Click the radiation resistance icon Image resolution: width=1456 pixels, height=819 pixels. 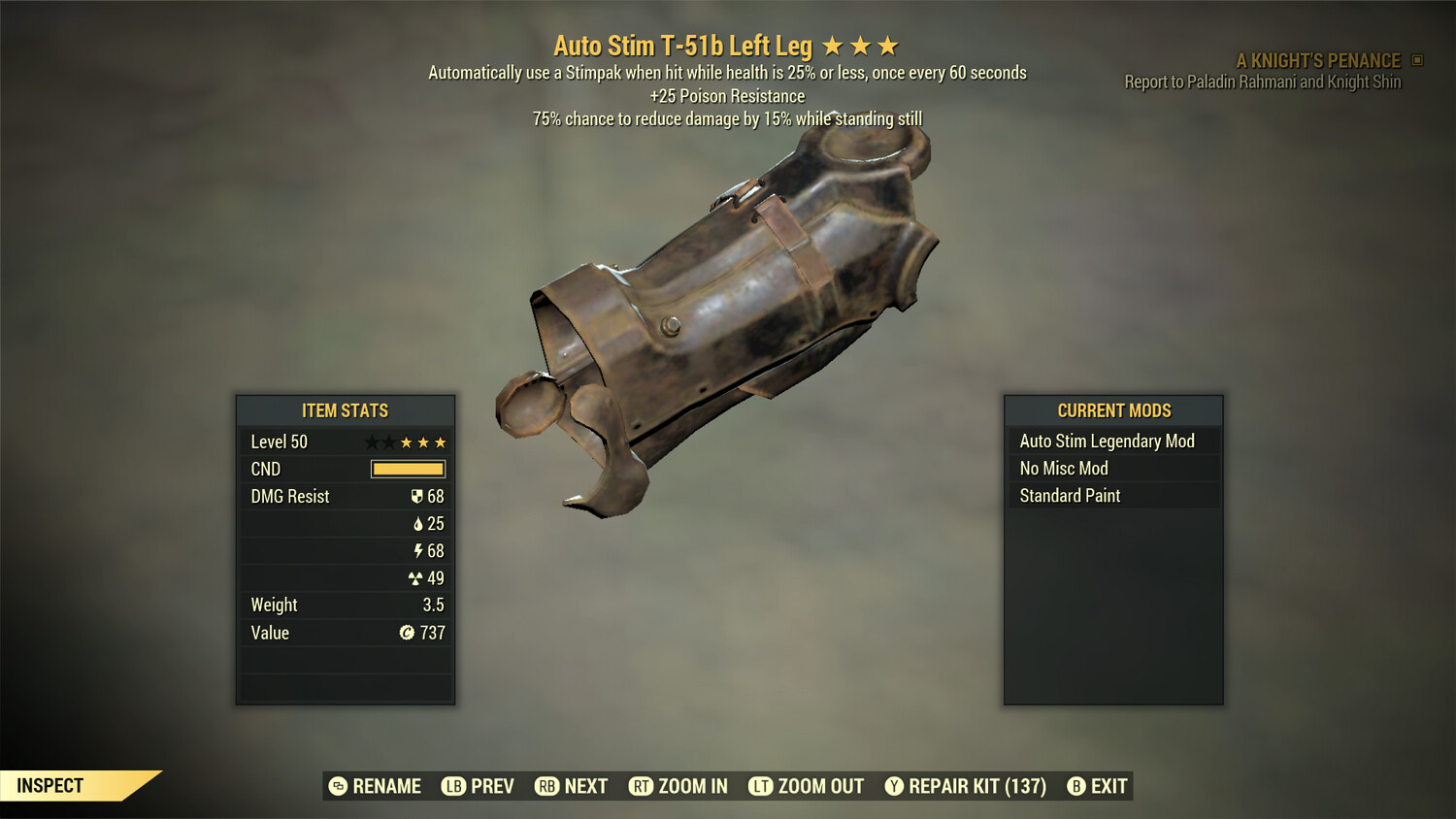pos(417,577)
